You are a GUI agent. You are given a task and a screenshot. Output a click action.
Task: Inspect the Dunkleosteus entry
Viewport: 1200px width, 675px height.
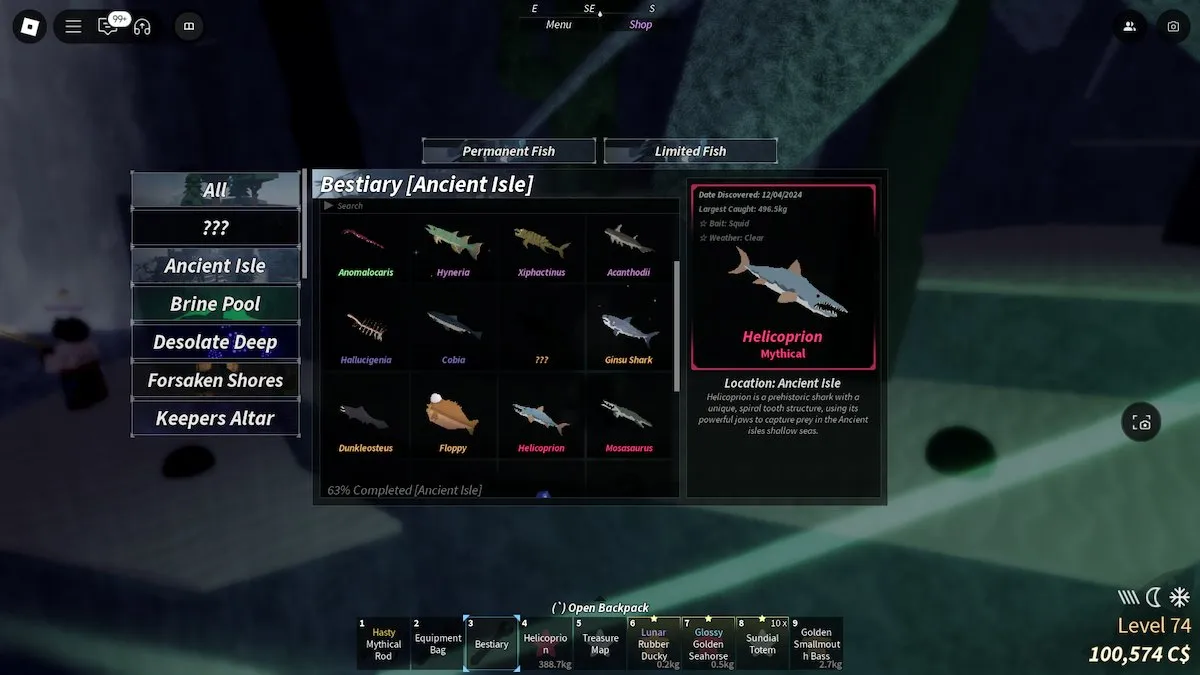click(x=365, y=422)
